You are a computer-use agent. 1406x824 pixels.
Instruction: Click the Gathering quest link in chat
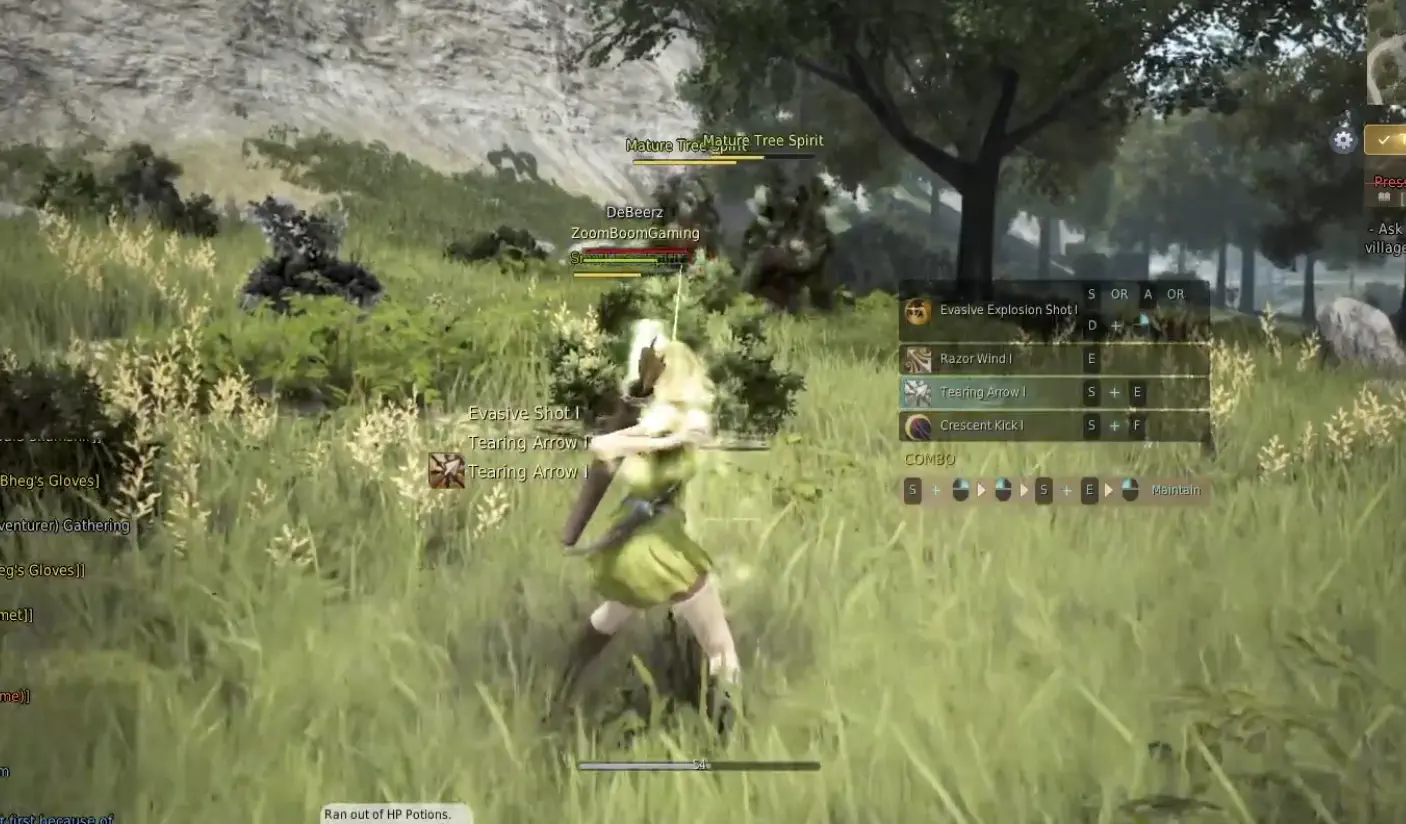(65, 525)
